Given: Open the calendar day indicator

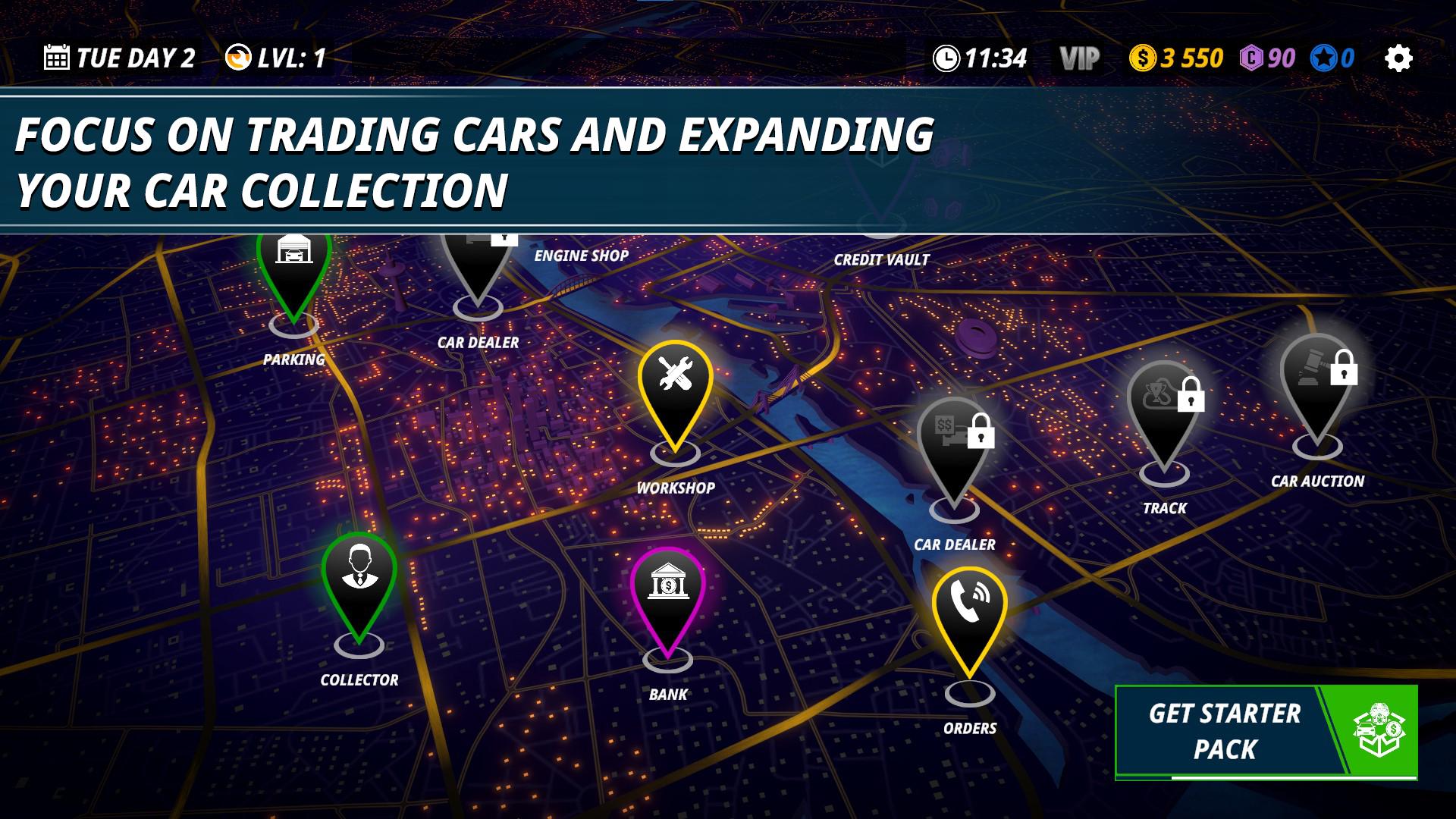Looking at the screenshot, I should tap(119, 58).
